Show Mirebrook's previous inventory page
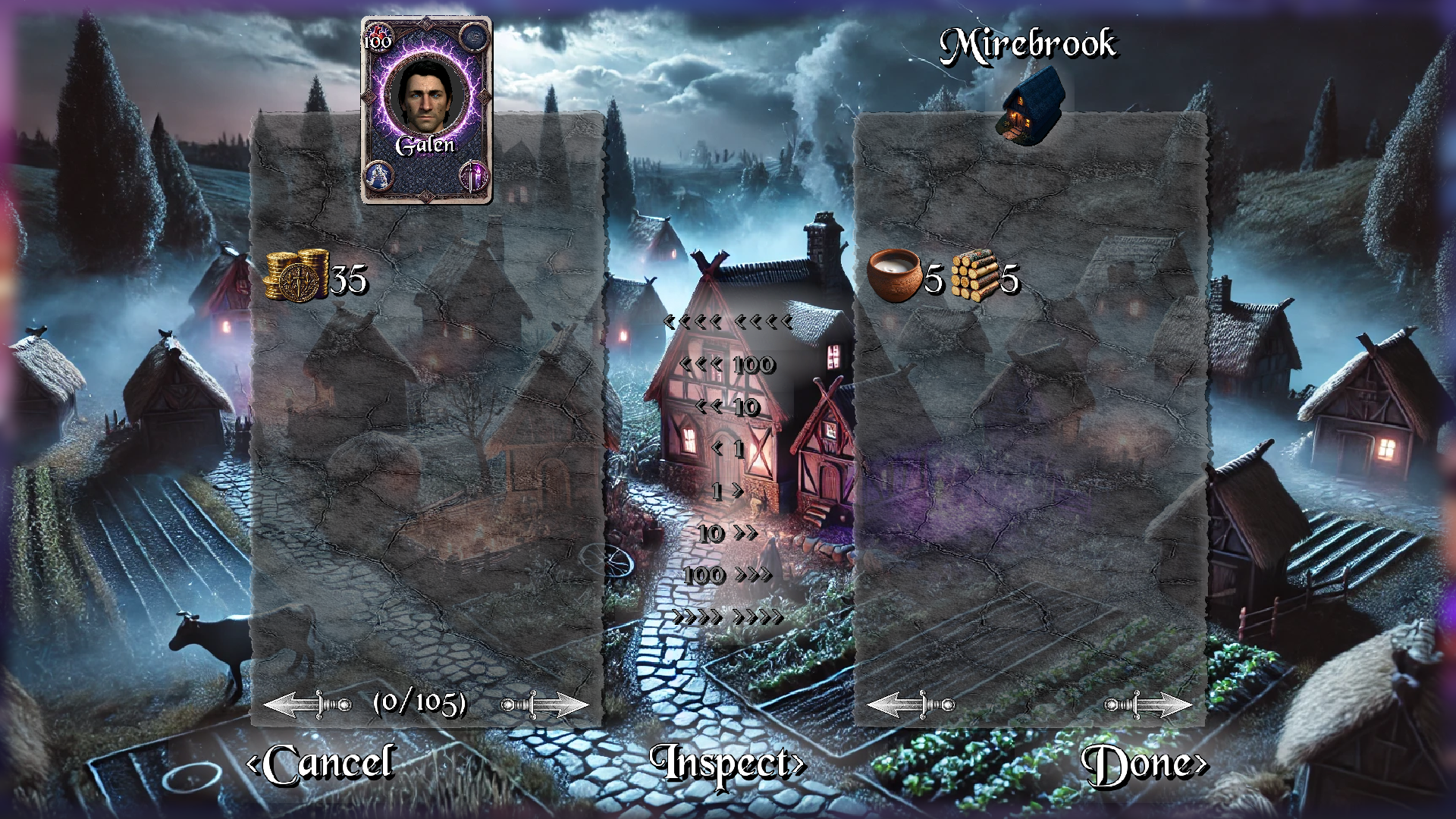Screen dimensions: 1456x819 (911, 704)
